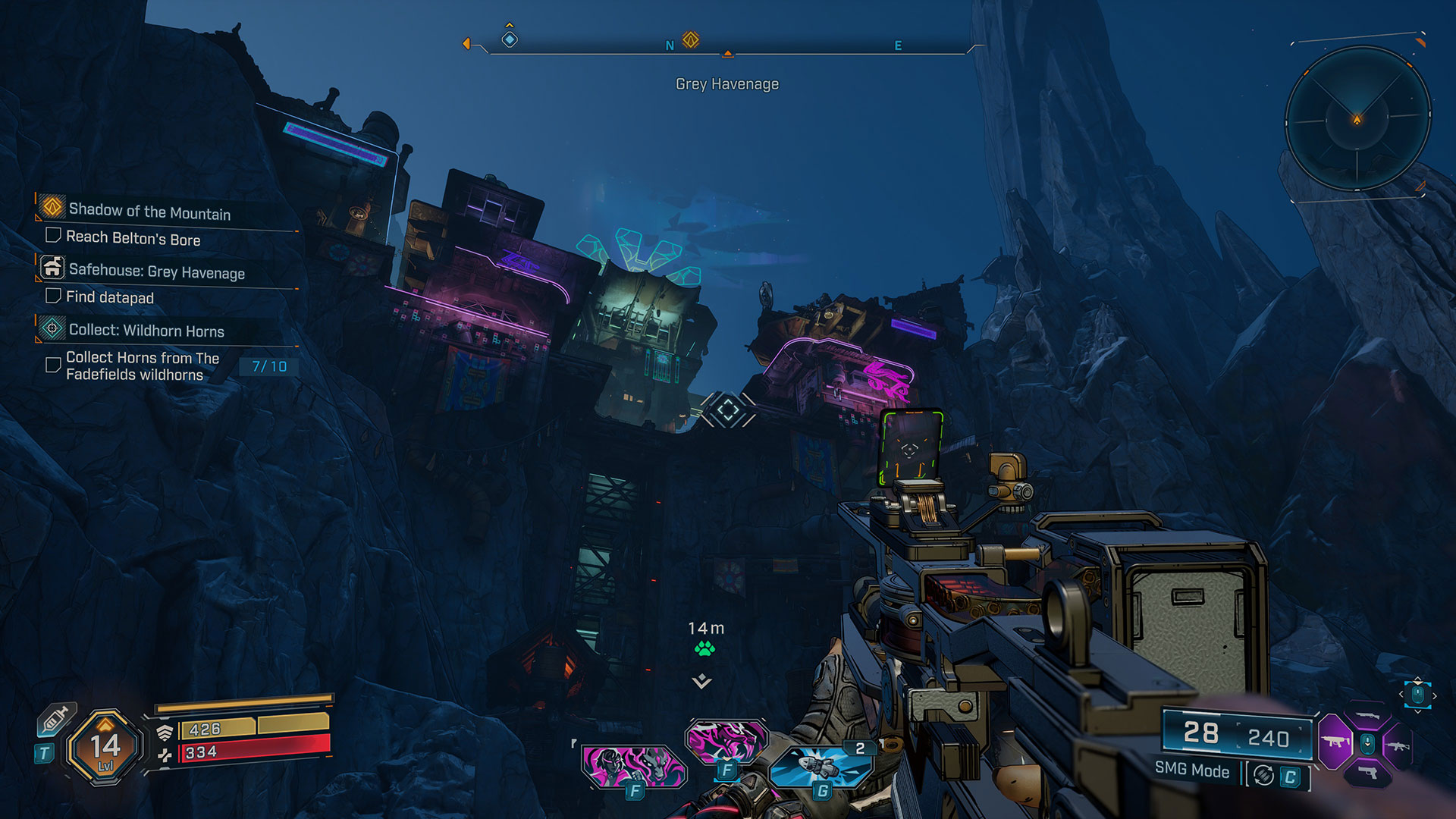This screenshot has height=819, width=1456.
Task: Throw the blue rocket ordnance
Action: coord(819,766)
